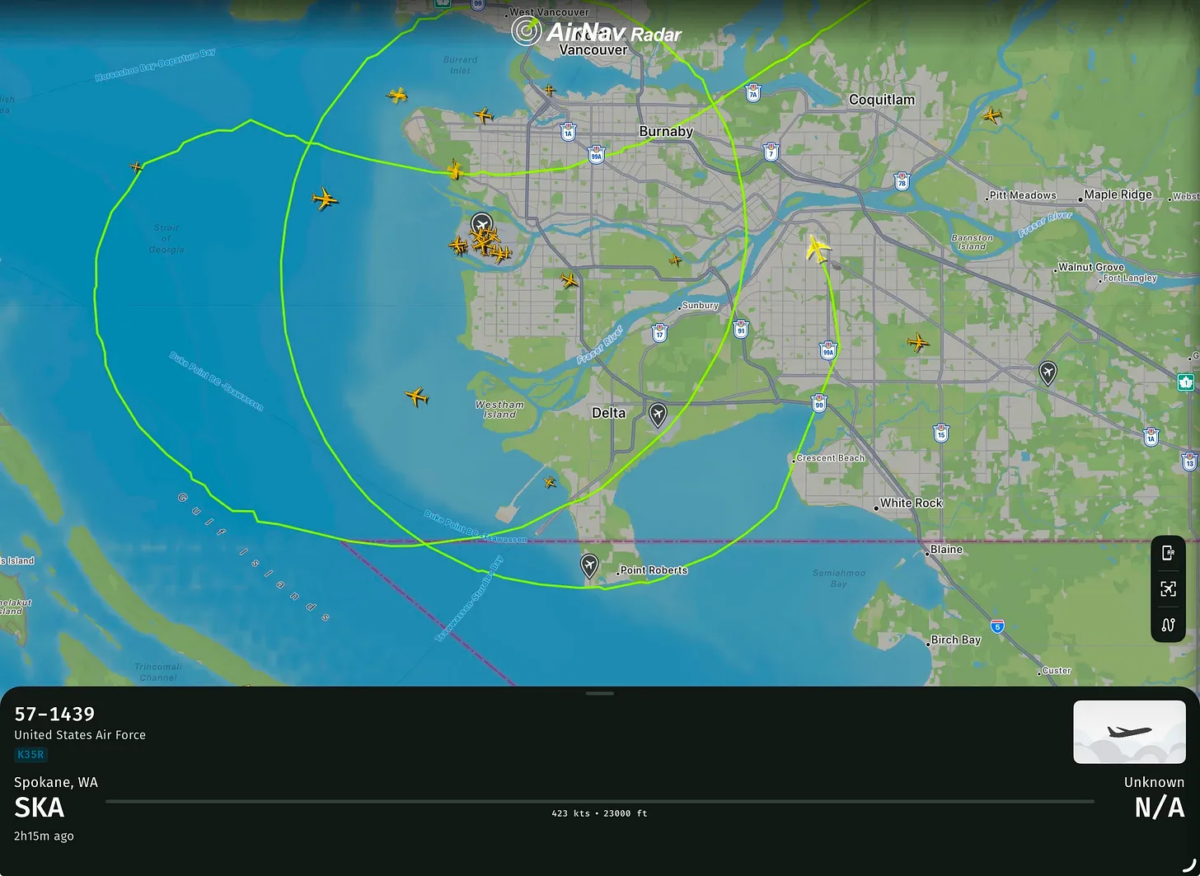
Task: Choose the airport marker at Delta
Action: point(658,413)
